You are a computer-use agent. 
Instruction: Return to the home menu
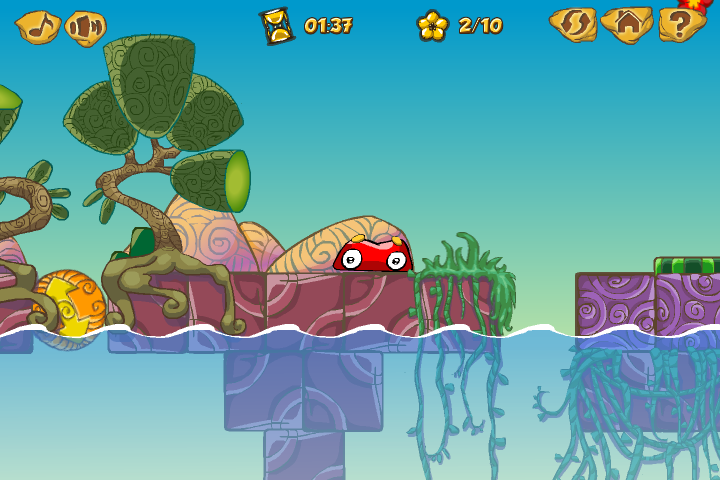point(627,25)
